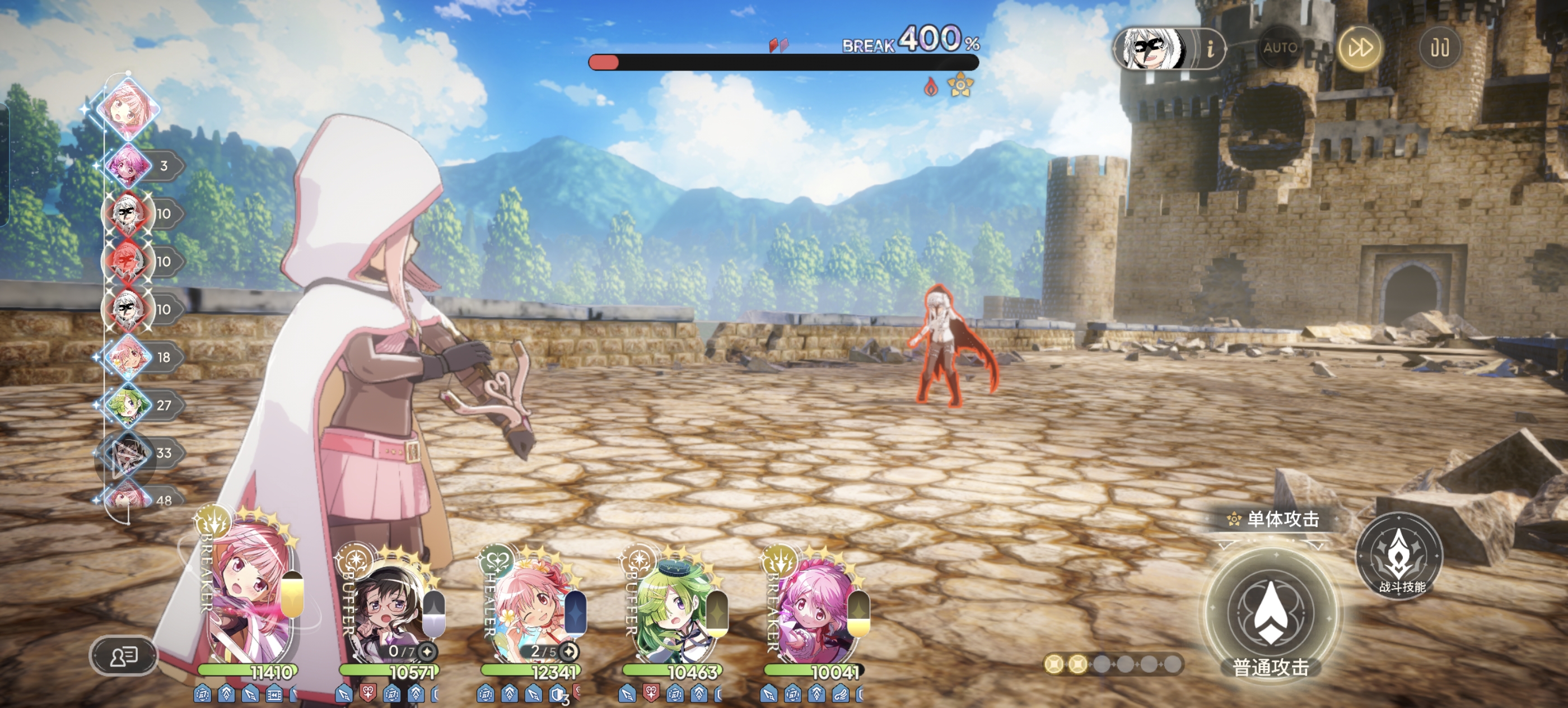
Task: Open the enemy info panel
Action: coord(1210,48)
